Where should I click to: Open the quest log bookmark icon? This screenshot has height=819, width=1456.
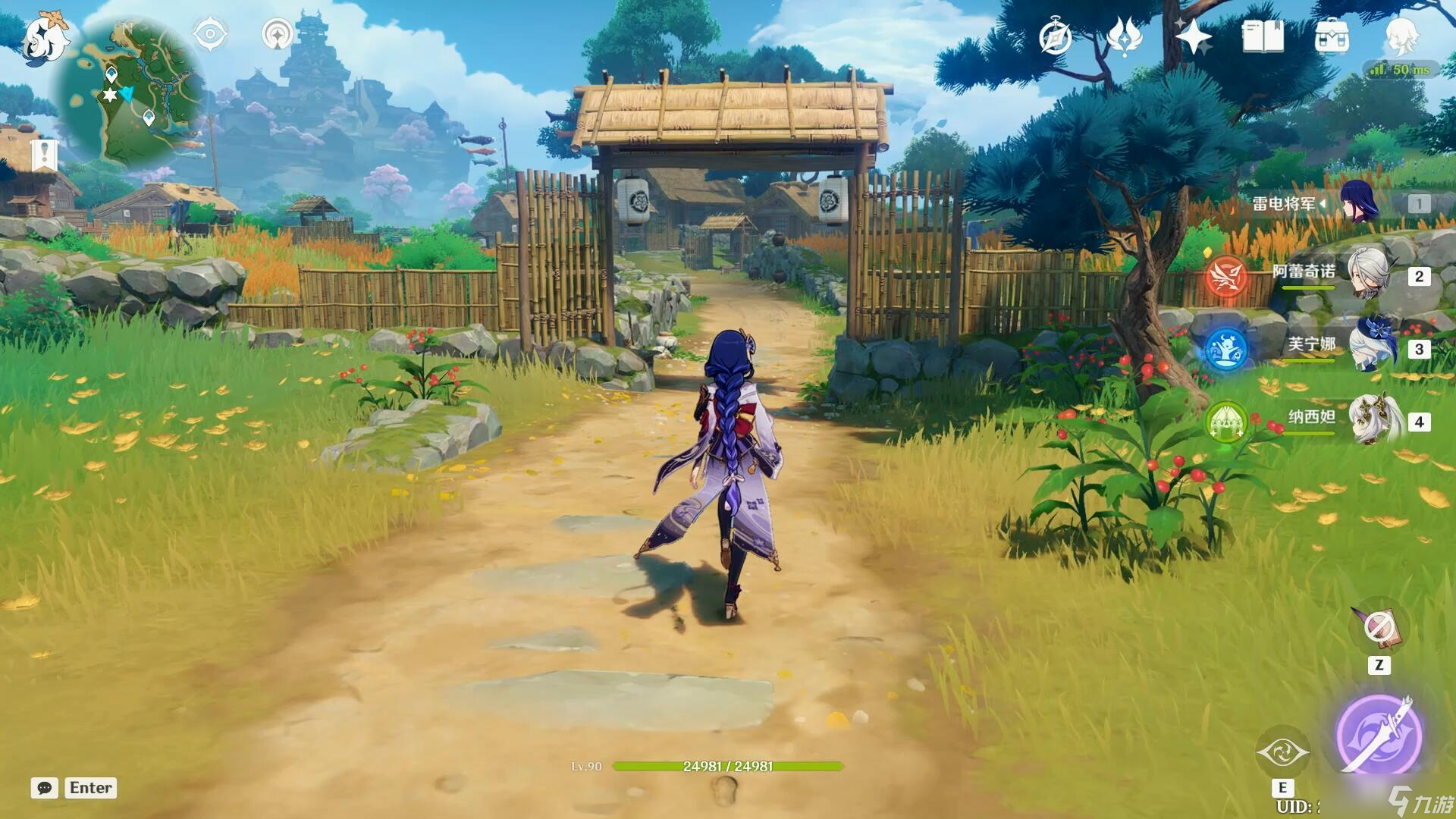pos(45,155)
